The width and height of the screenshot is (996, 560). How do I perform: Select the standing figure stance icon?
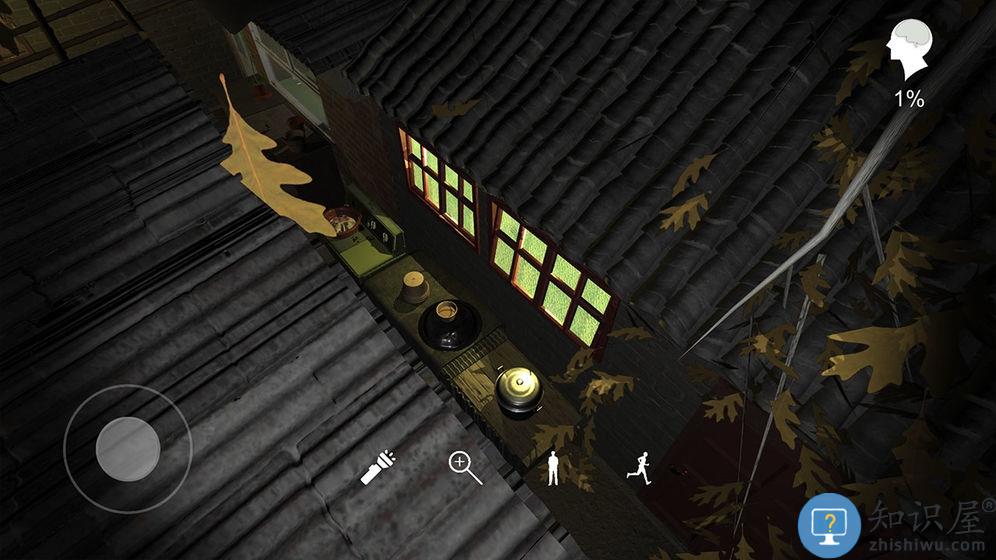[553, 468]
